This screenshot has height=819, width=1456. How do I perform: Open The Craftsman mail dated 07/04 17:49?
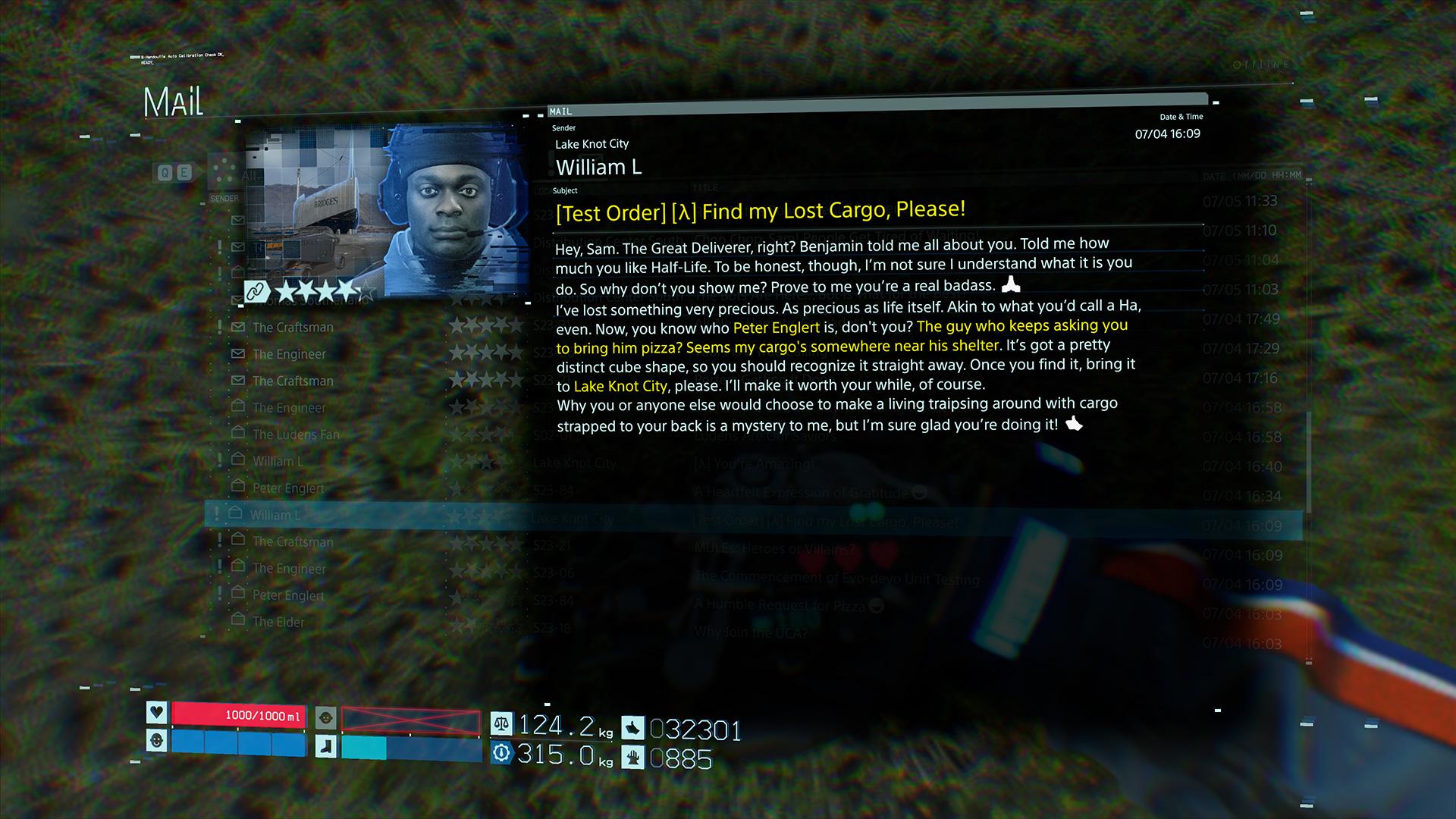293,328
